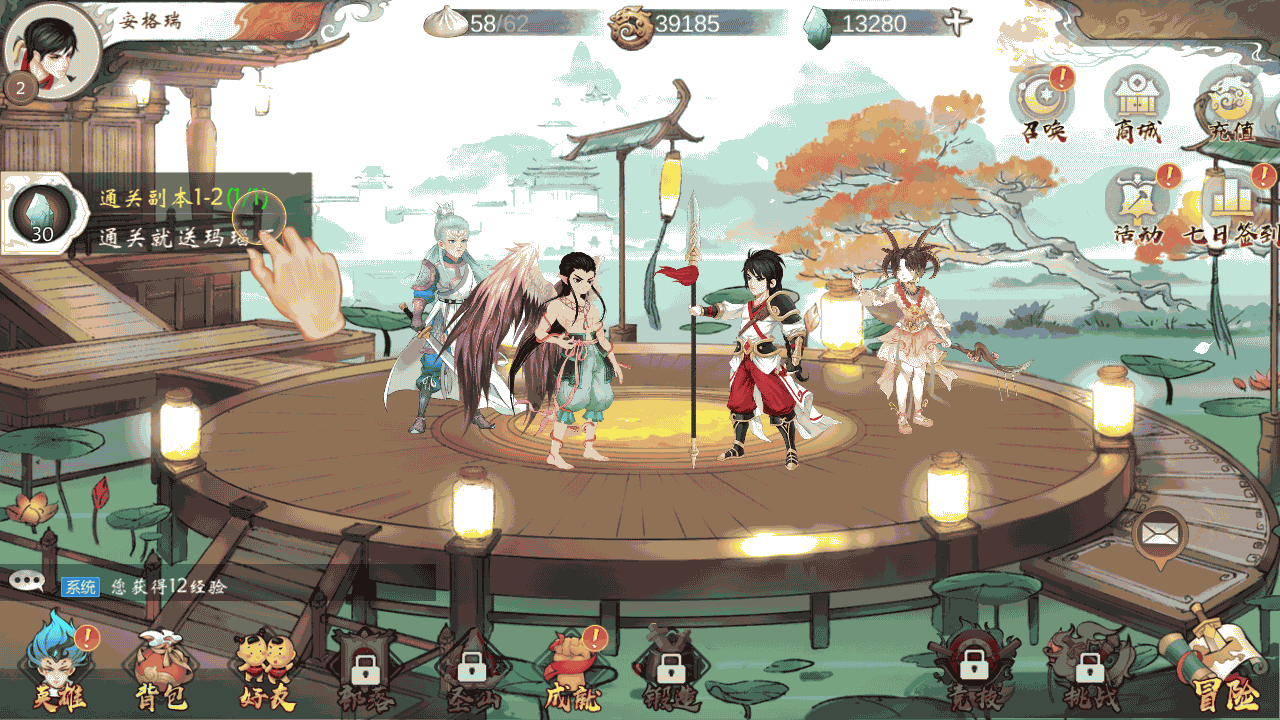The width and height of the screenshot is (1280, 720).
Task: Click the plus button beside the jade count
Action: pyautogui.click(x=958, y=23)
